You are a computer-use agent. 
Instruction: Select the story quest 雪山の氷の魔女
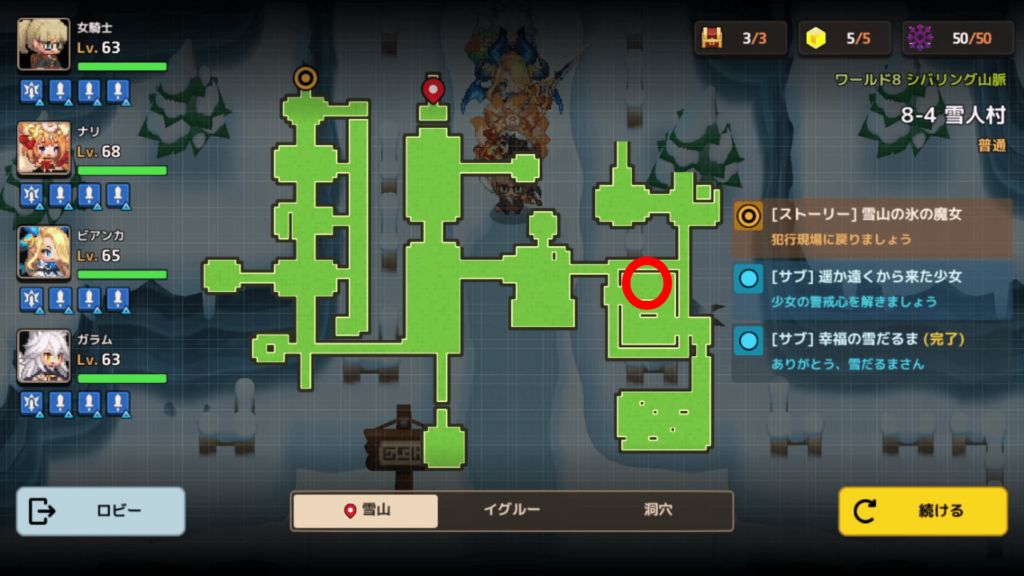tap(870, 221)
